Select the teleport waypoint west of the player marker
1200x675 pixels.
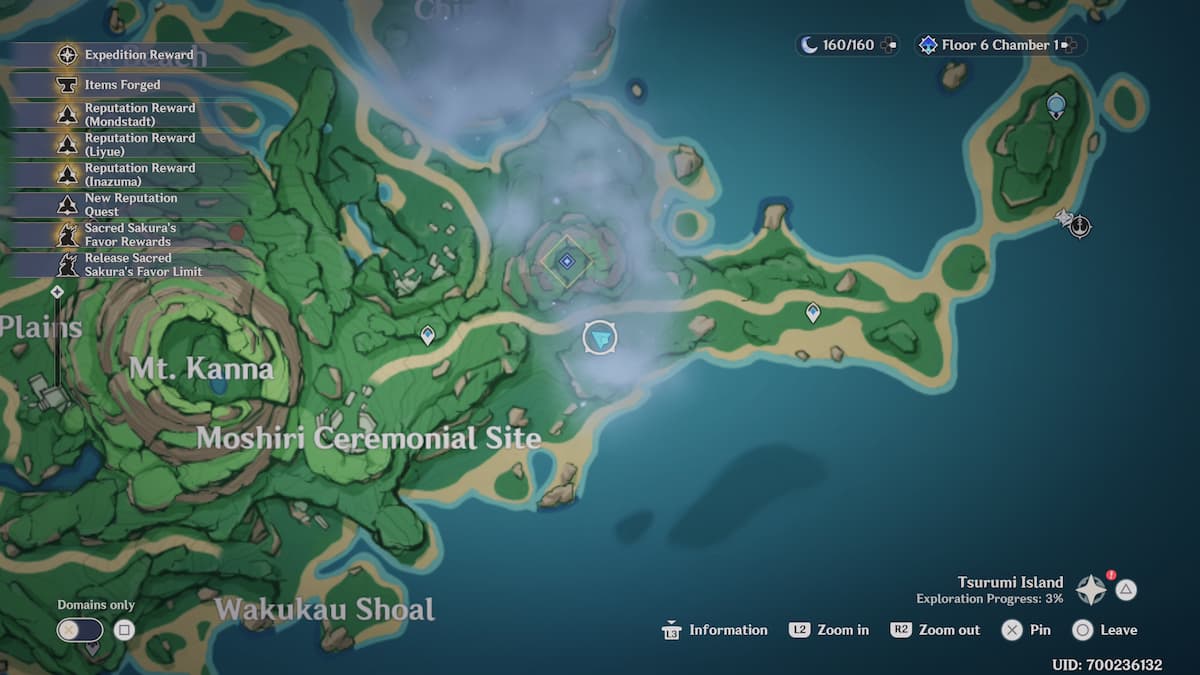428,335
